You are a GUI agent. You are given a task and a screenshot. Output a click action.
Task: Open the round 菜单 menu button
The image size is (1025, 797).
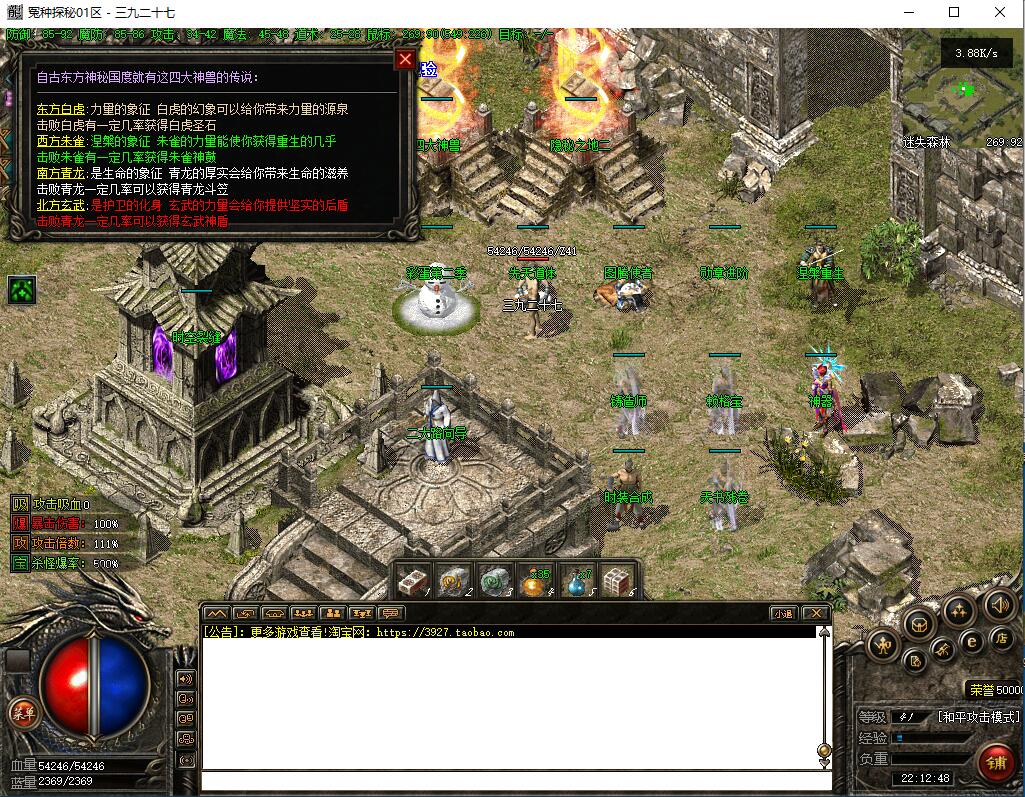(22, 712)
